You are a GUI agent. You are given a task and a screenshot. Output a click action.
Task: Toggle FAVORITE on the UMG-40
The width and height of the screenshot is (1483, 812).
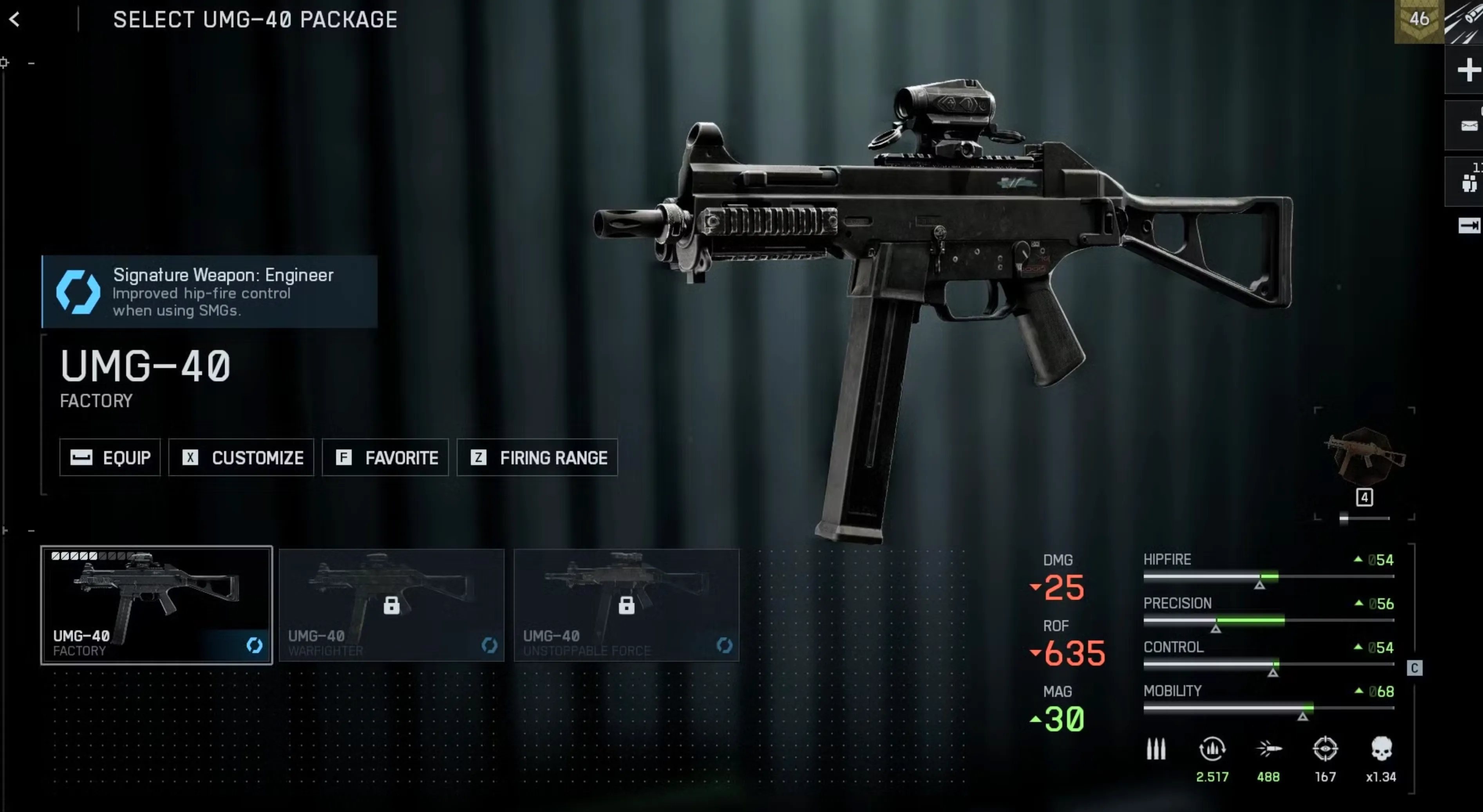tap(385, 458)
